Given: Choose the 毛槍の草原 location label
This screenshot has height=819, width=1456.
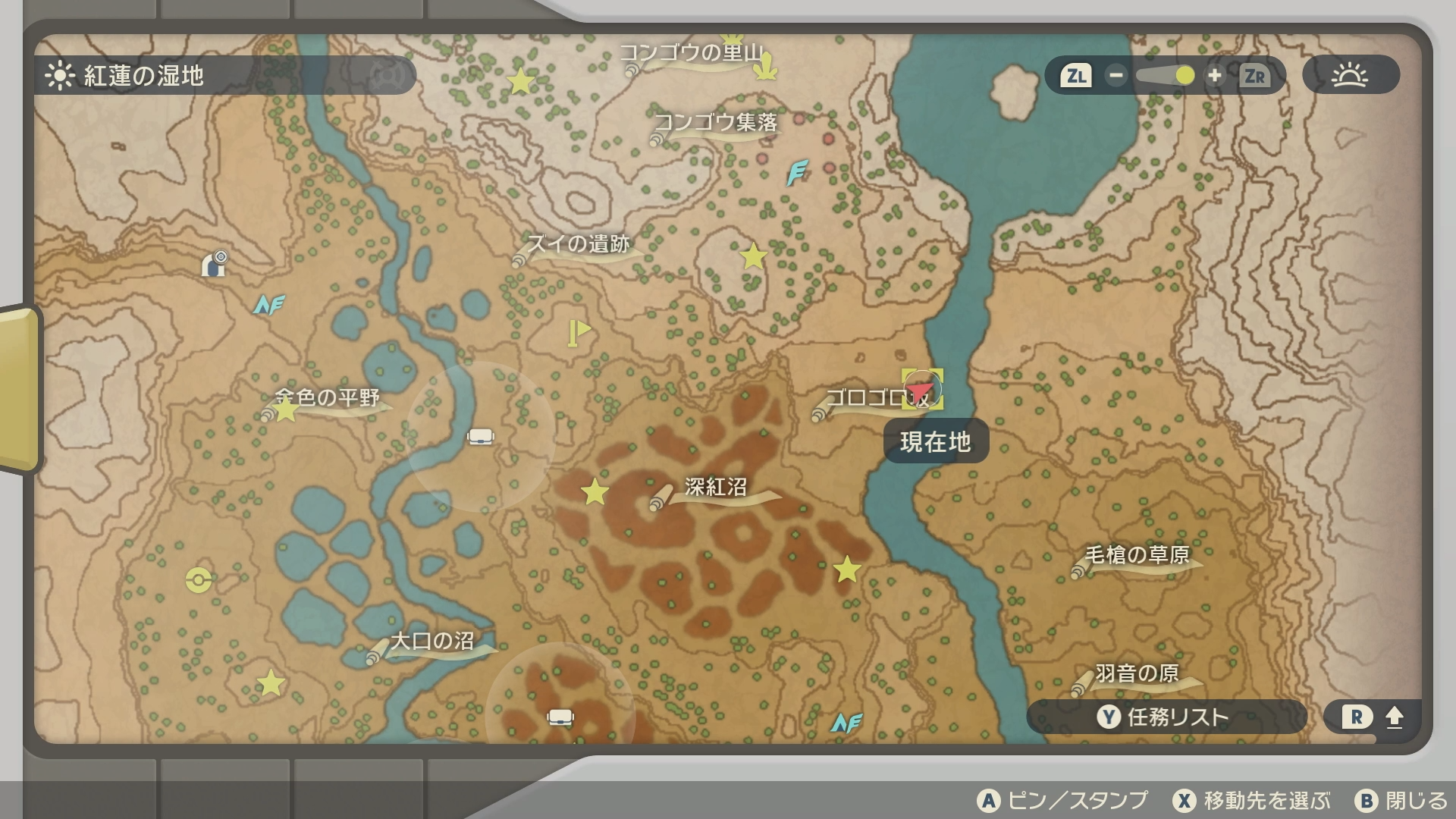Looking at the screenshot, I should (x=1136, y=556).
